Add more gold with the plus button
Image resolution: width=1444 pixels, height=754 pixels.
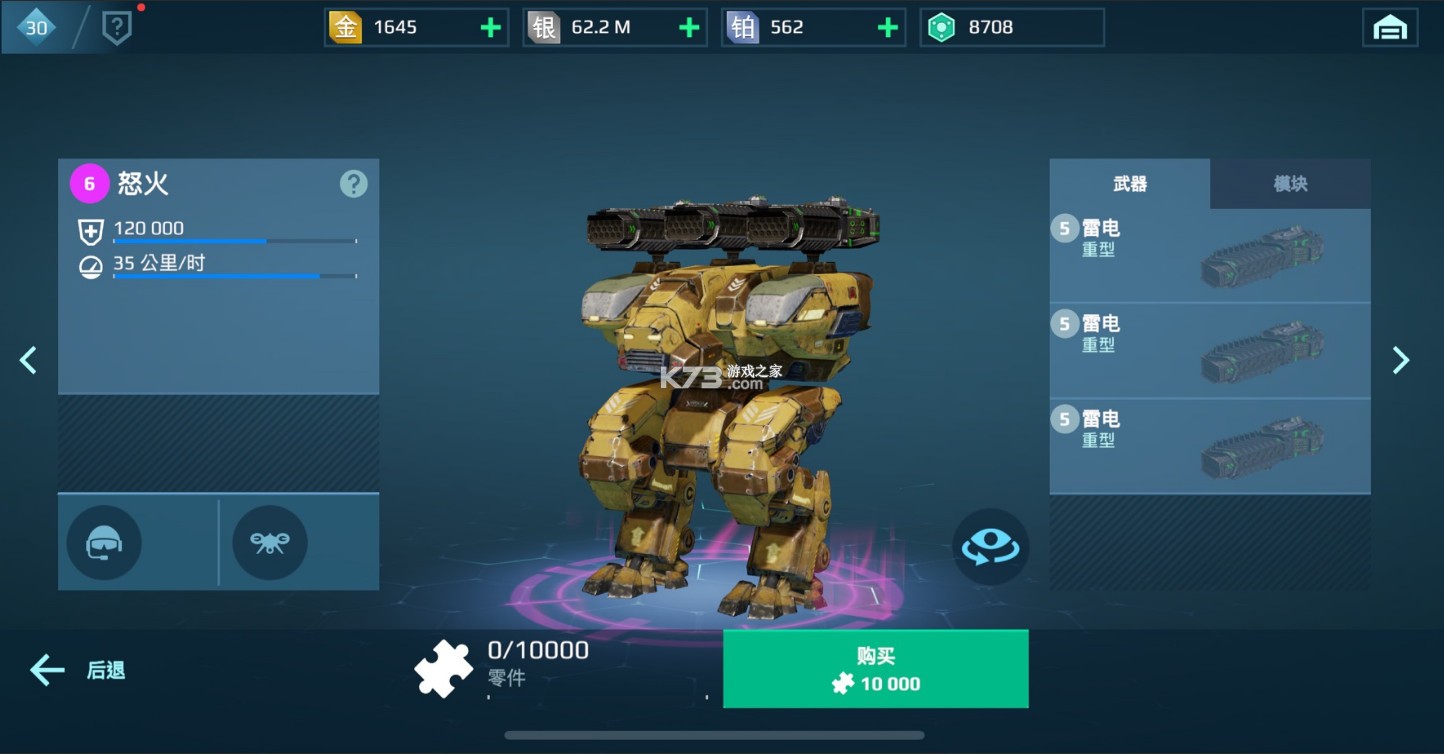tap(490, 28)
